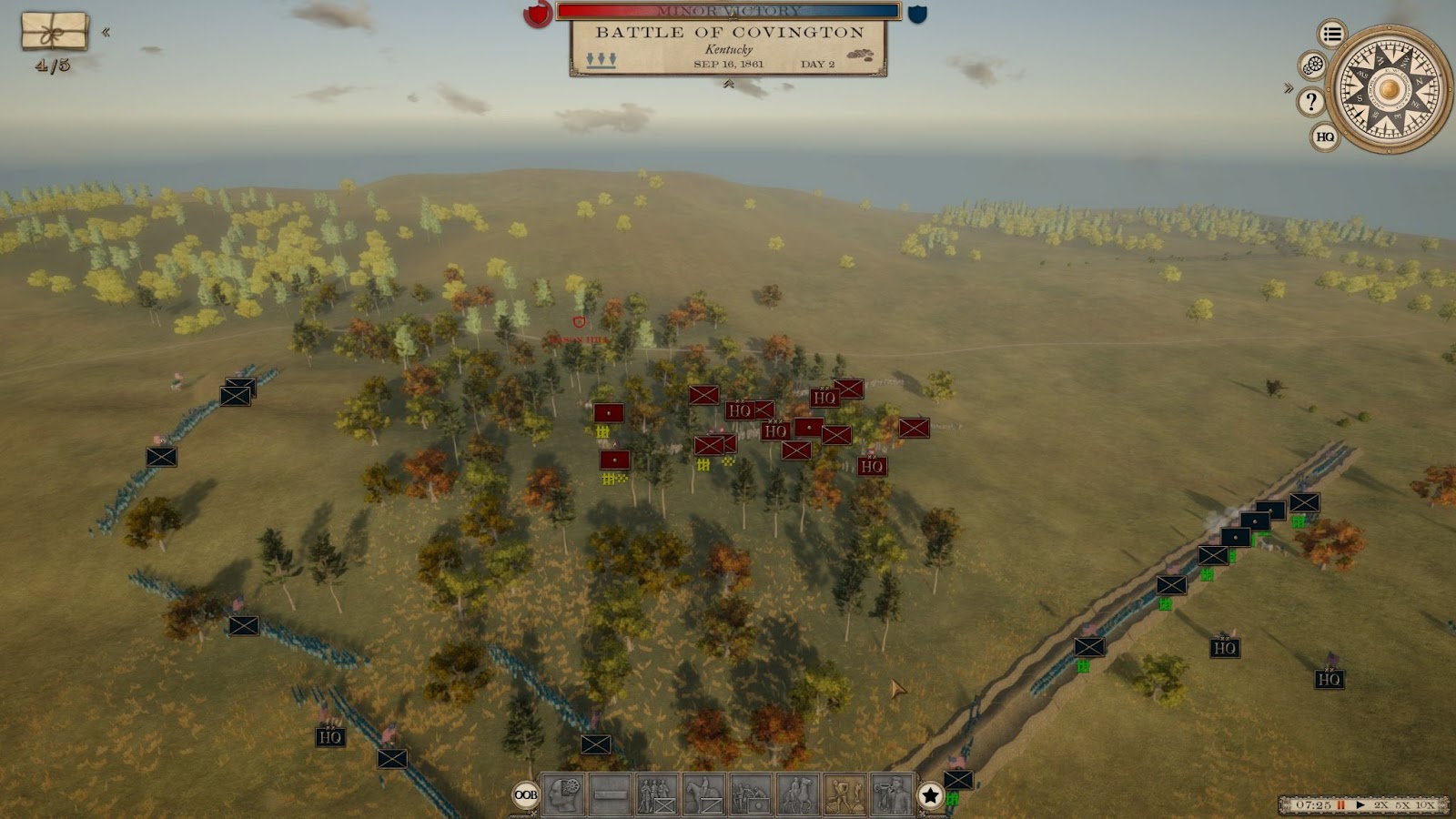Image resolution: width=1456 pixels, height=819 pixels.
Task: Open help with the question mark button
Action: (1310, 101)
